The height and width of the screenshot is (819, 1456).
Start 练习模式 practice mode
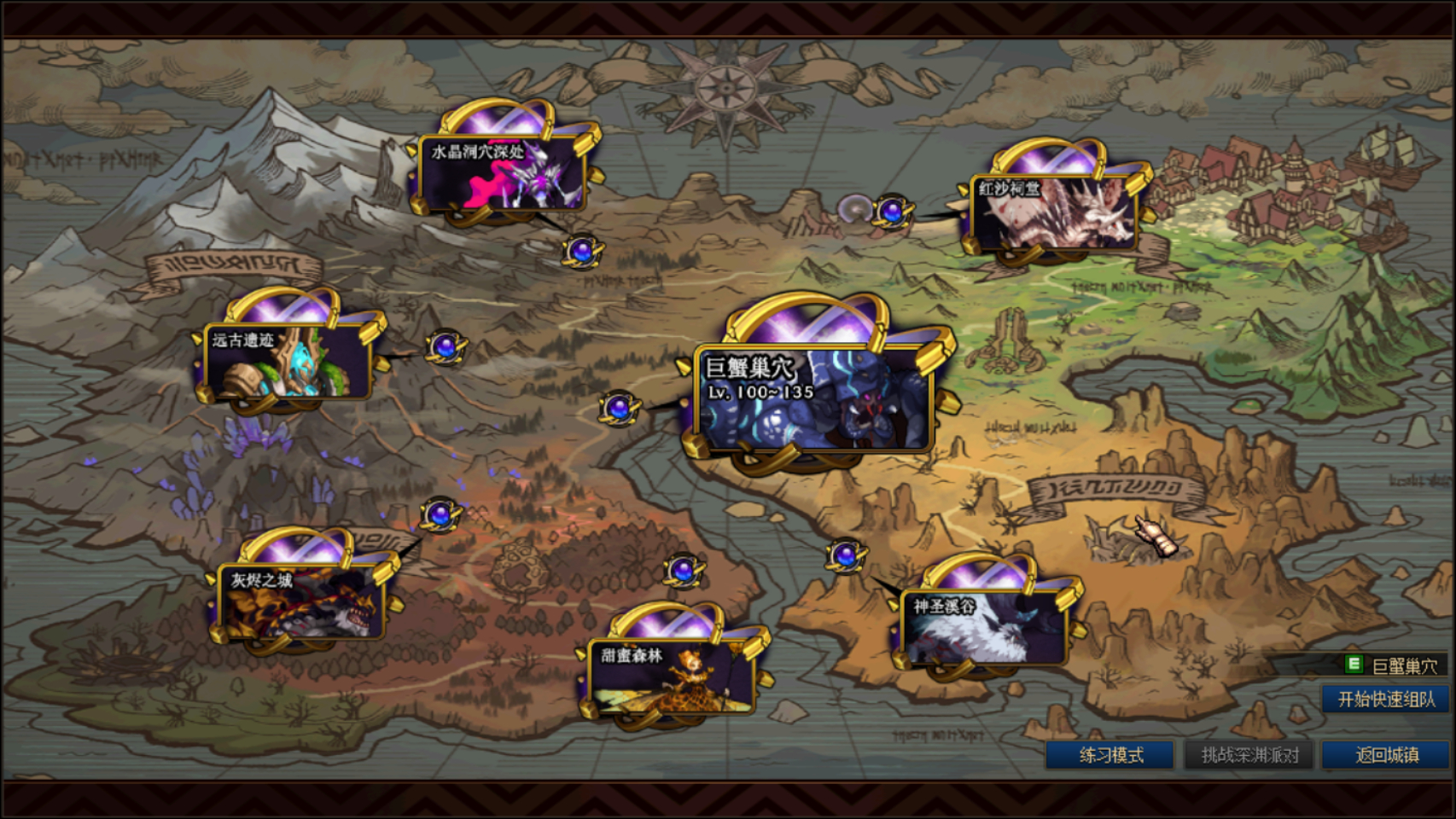click(1110, 755)
